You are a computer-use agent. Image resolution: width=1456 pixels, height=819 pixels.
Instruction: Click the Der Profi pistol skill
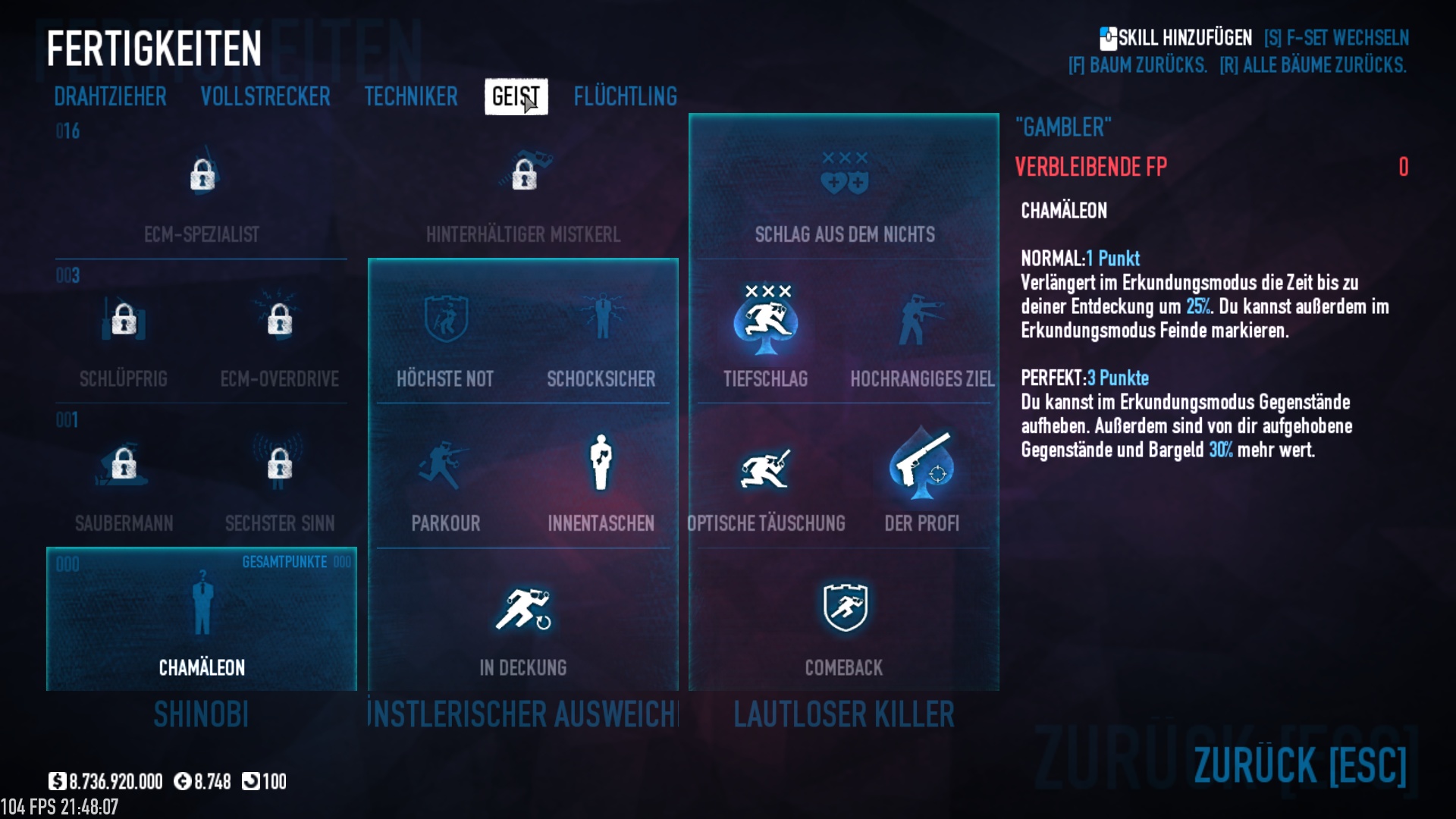point(922,465)
